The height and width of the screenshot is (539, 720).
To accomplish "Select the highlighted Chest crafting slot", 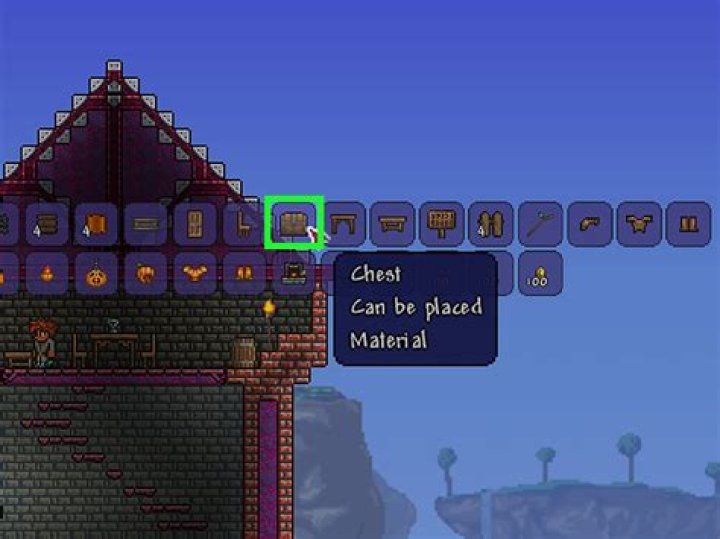I will point(293,223).
